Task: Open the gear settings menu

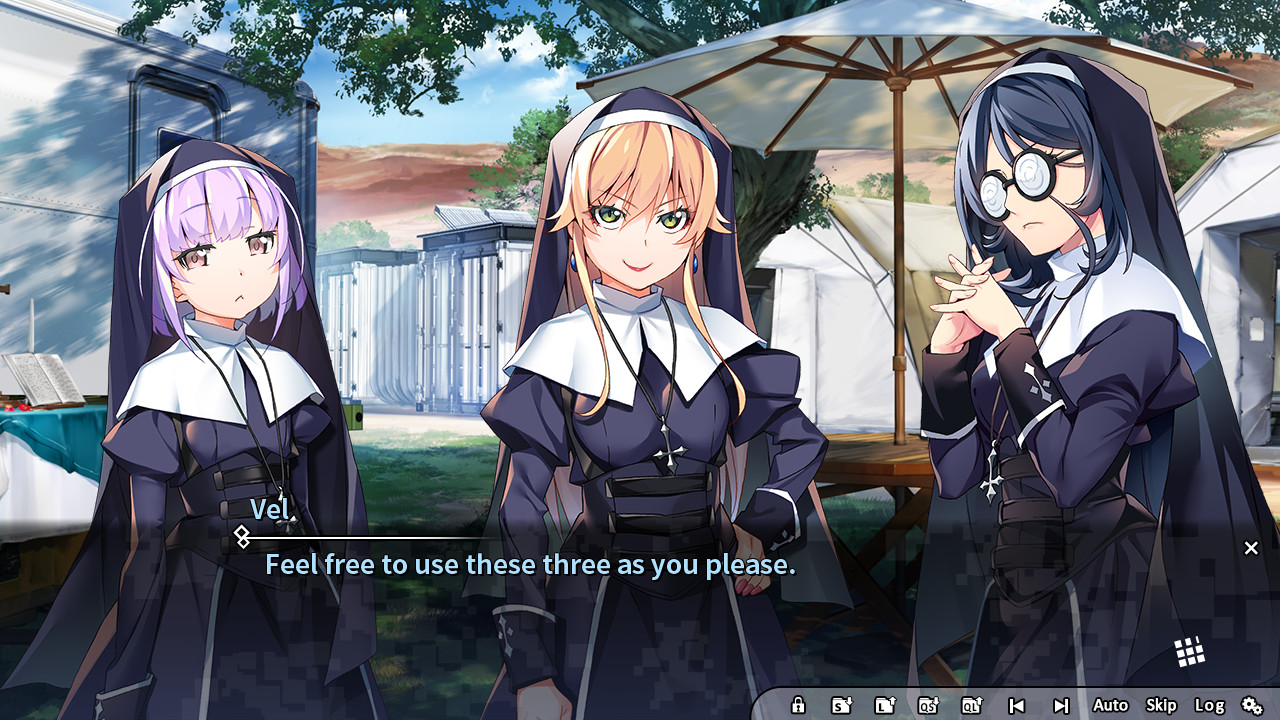Action: (x=1252, y=705)
